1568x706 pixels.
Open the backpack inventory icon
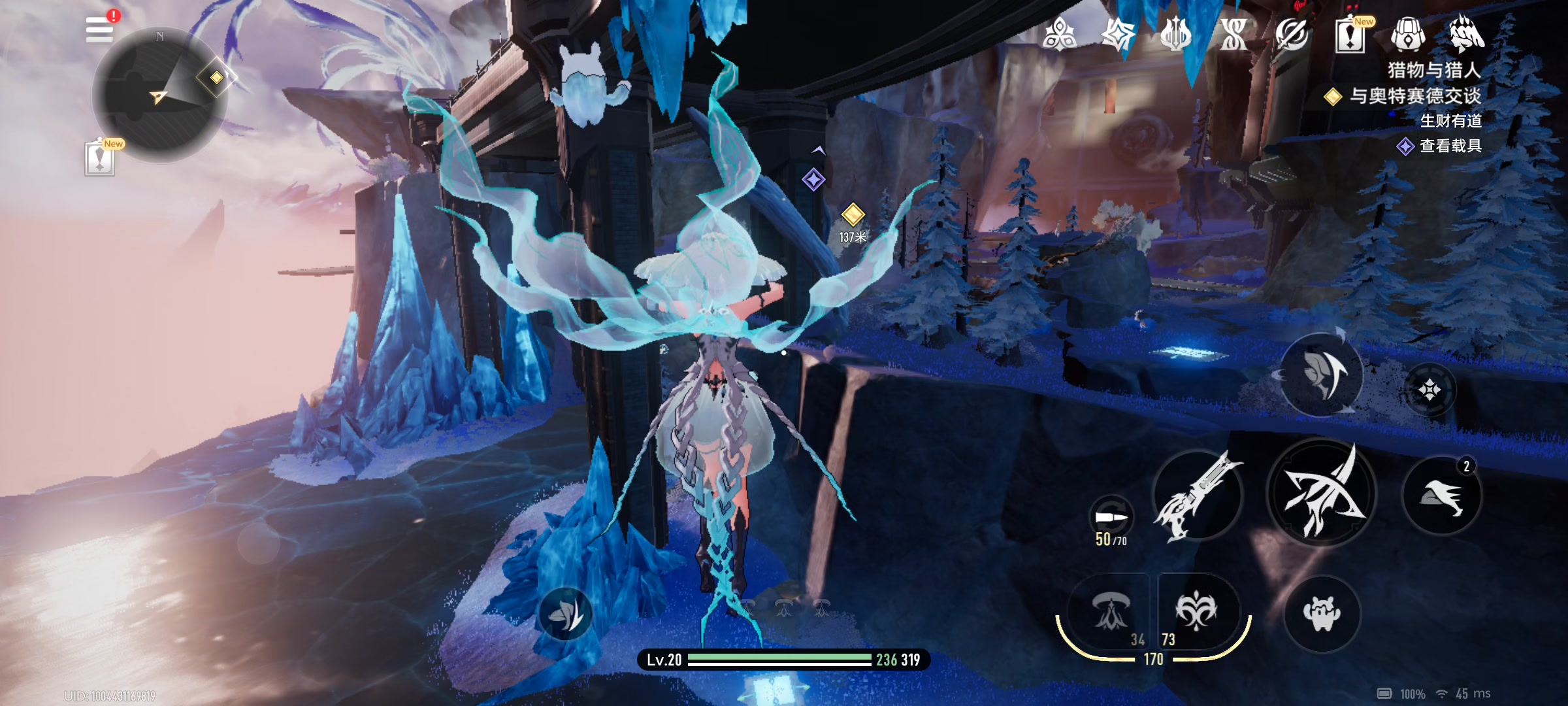pos(1408,35)
